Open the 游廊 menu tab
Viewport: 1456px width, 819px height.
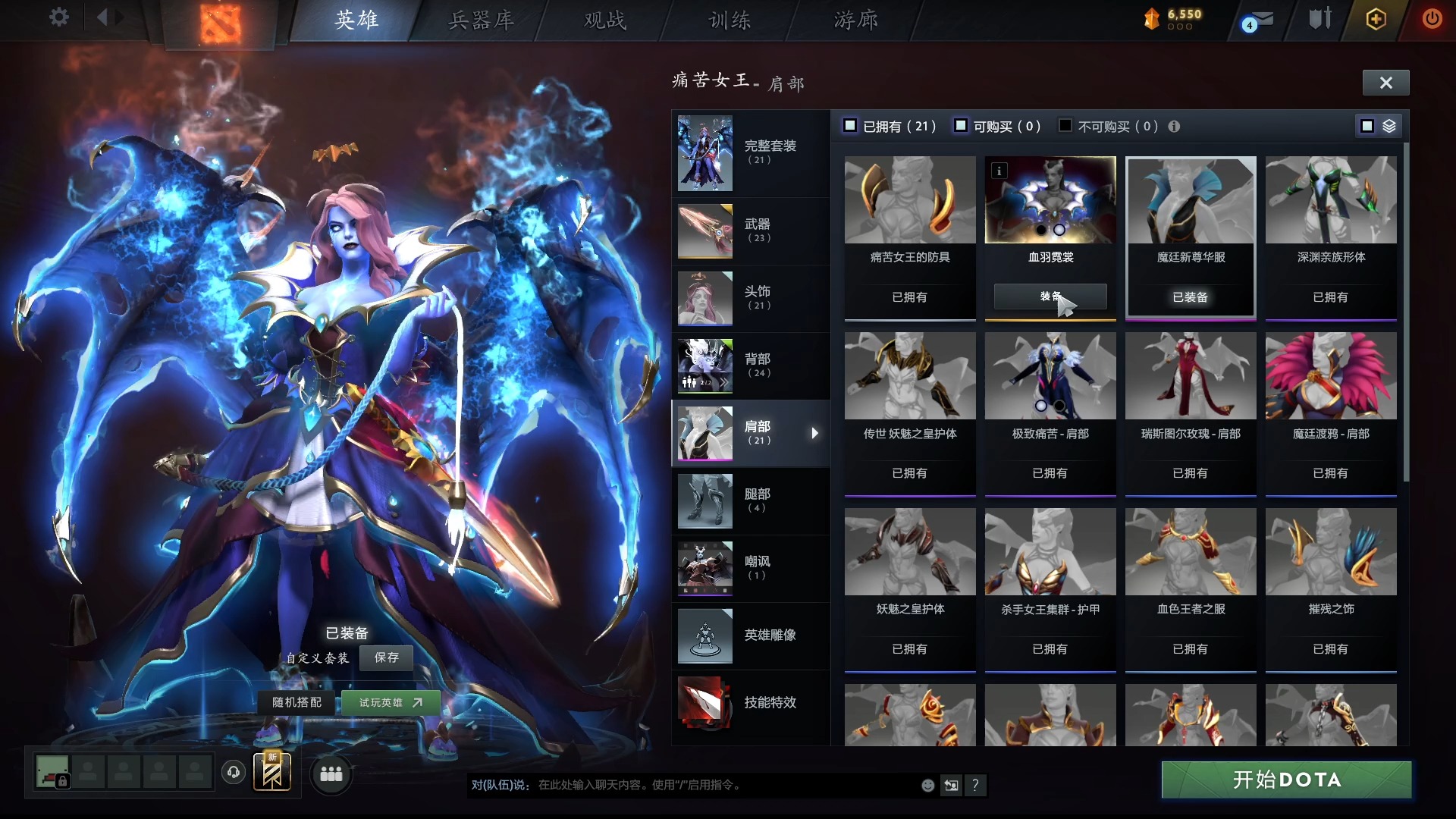856,20
